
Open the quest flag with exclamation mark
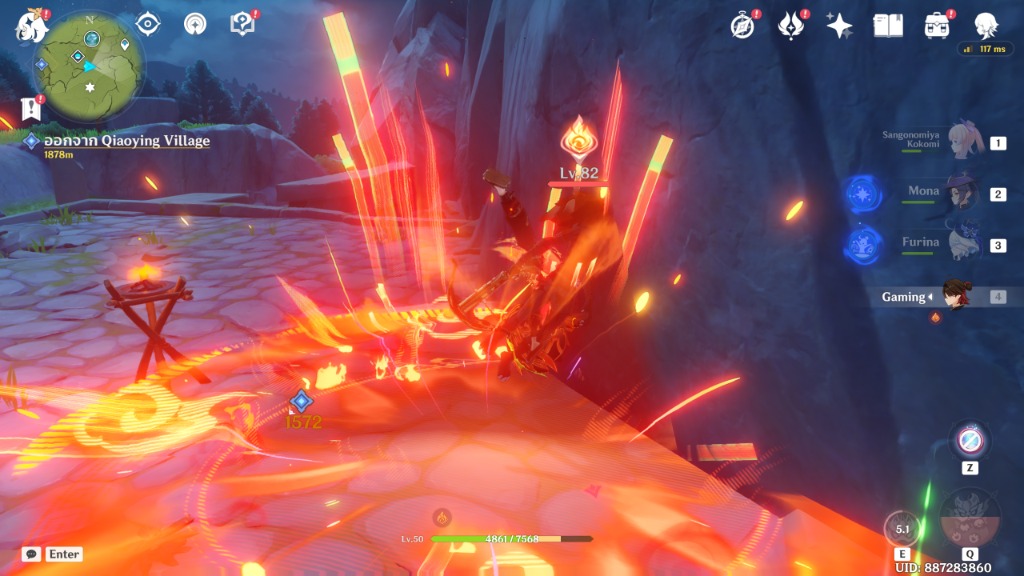(31, 108)
